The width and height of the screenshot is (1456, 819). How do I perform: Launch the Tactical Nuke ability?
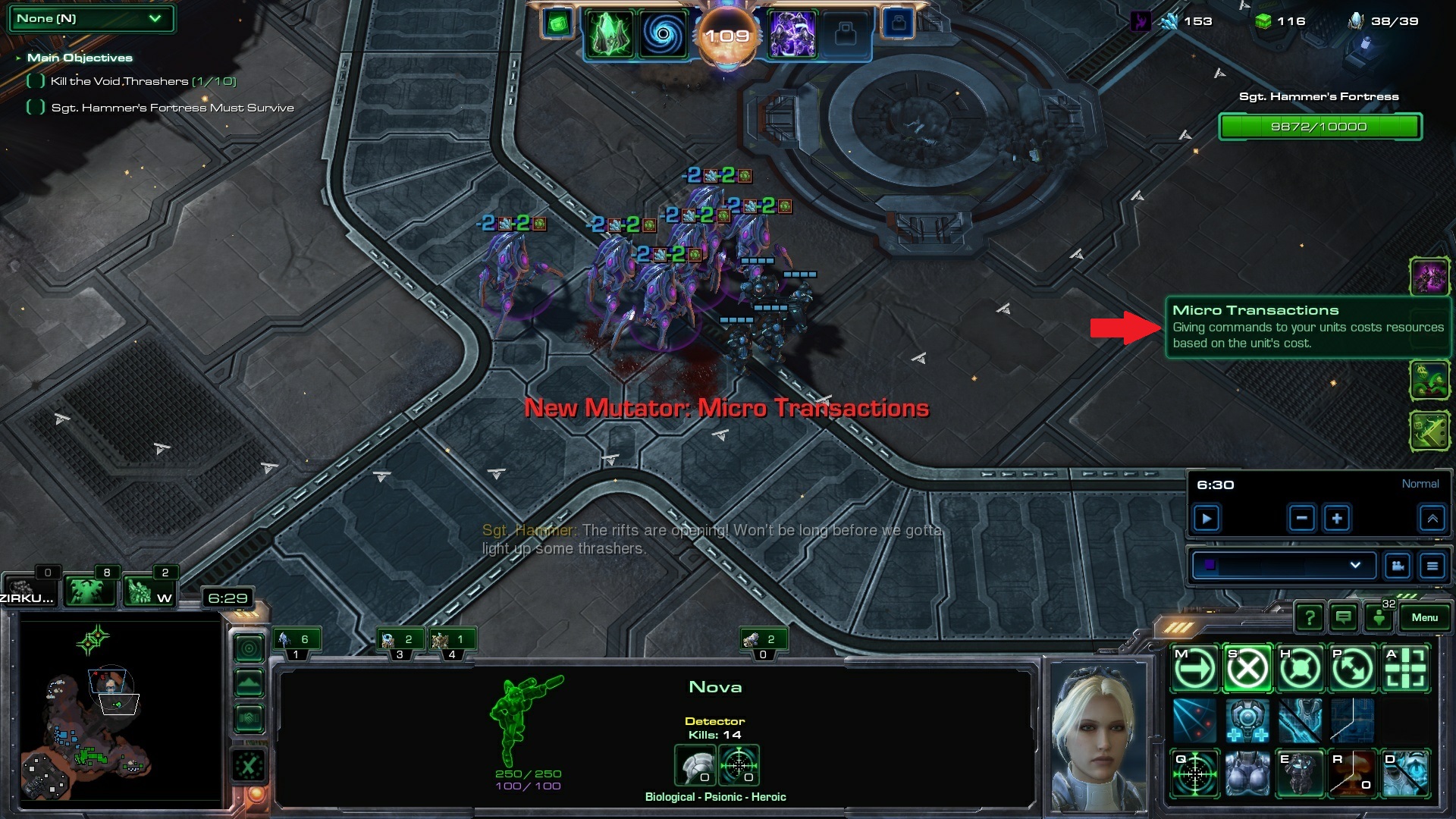pyautogui.click(x=1354, y=773)
